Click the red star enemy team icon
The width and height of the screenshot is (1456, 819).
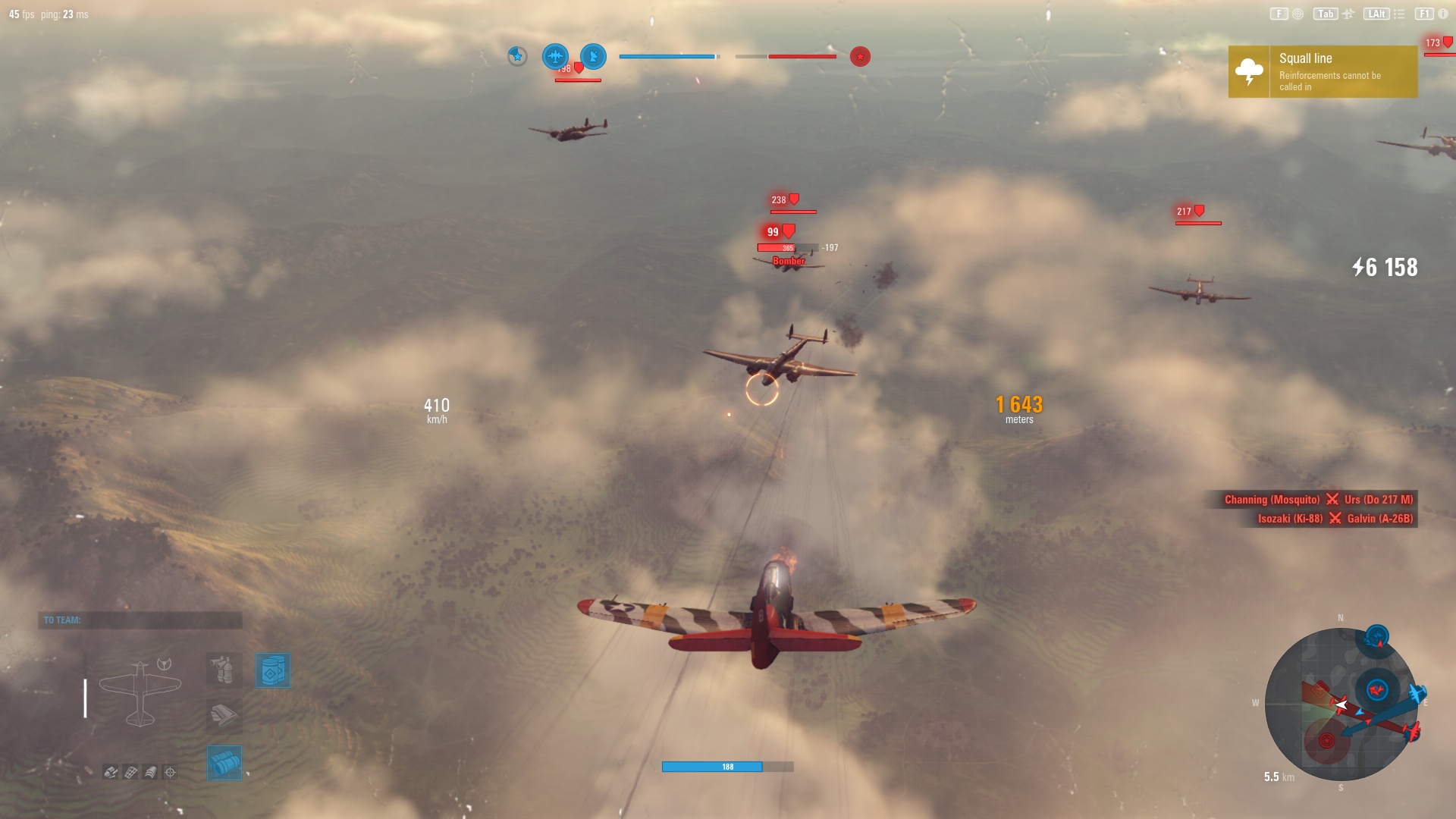coord(859,56)
